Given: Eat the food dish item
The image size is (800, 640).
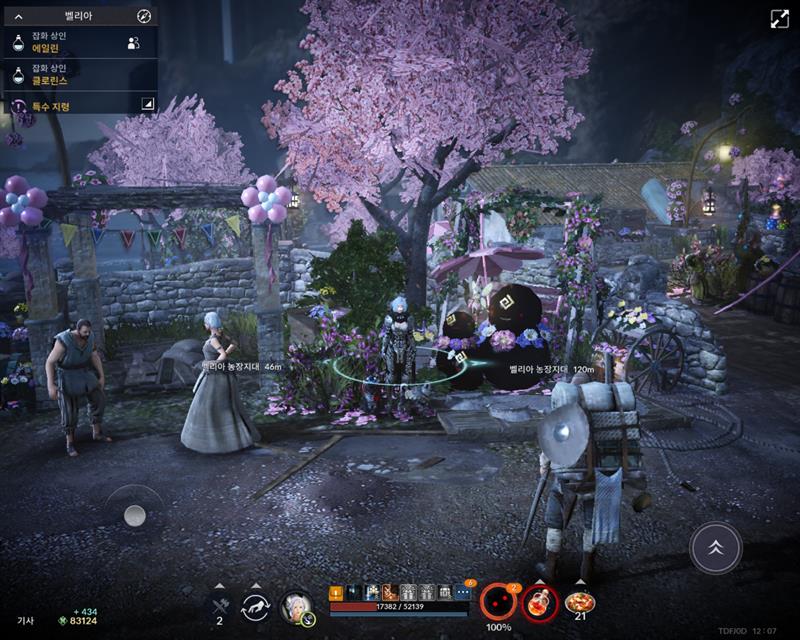Looking at the screenshot, I should tap(579, 602).
